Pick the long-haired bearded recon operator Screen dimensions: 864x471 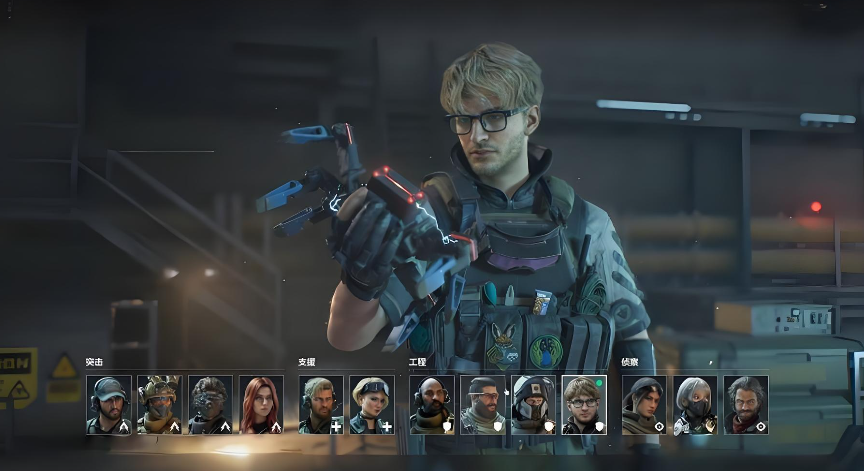[746, 404]
